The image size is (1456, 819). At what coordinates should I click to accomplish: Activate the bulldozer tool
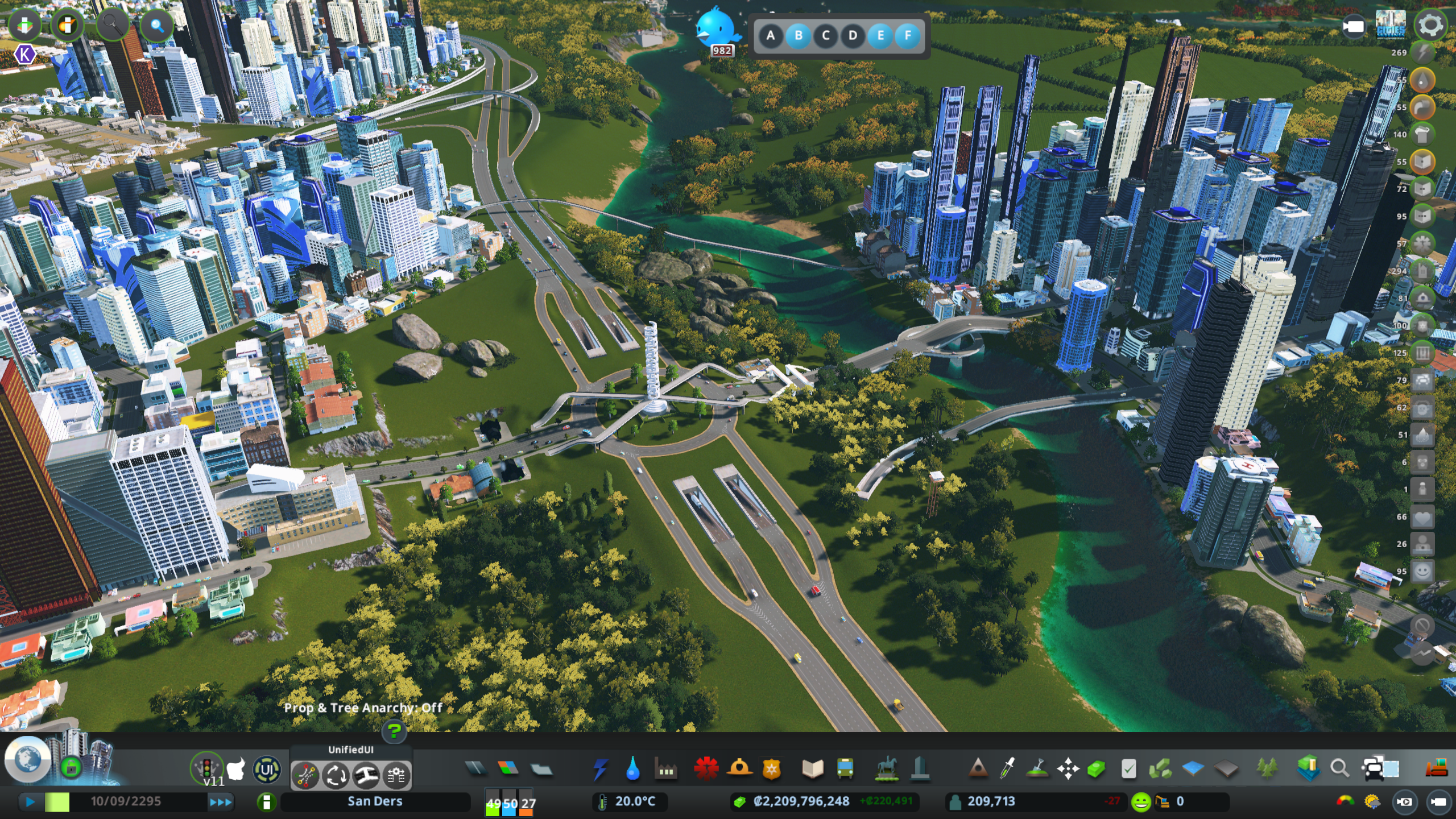(x=1436, y=769)
